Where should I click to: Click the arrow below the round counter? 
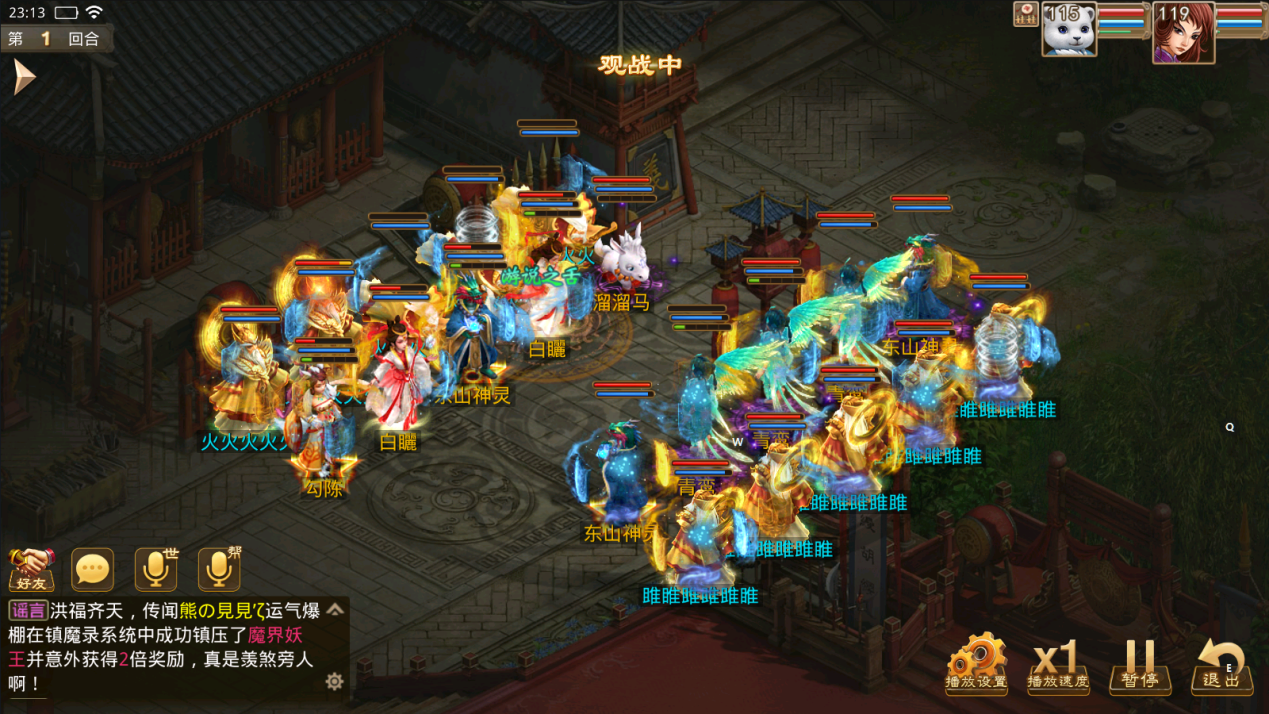click(x=23, y=77)
